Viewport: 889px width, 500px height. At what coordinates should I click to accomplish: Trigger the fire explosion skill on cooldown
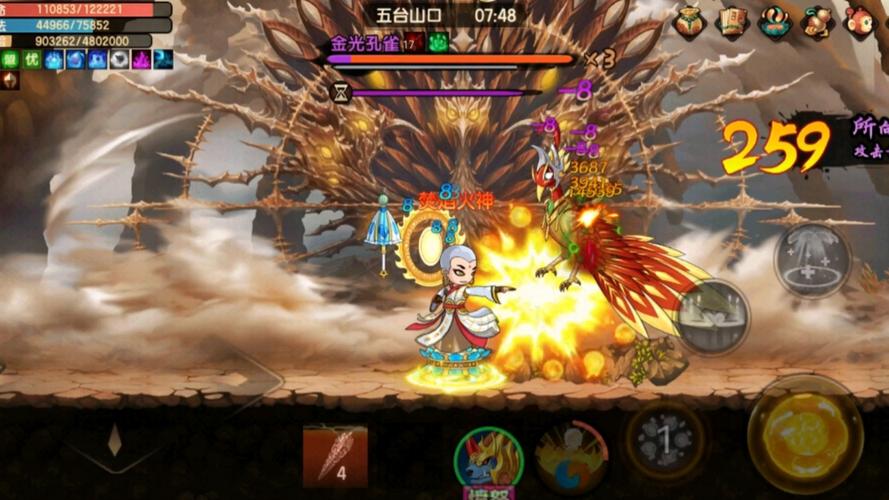(x=571, y=457)
